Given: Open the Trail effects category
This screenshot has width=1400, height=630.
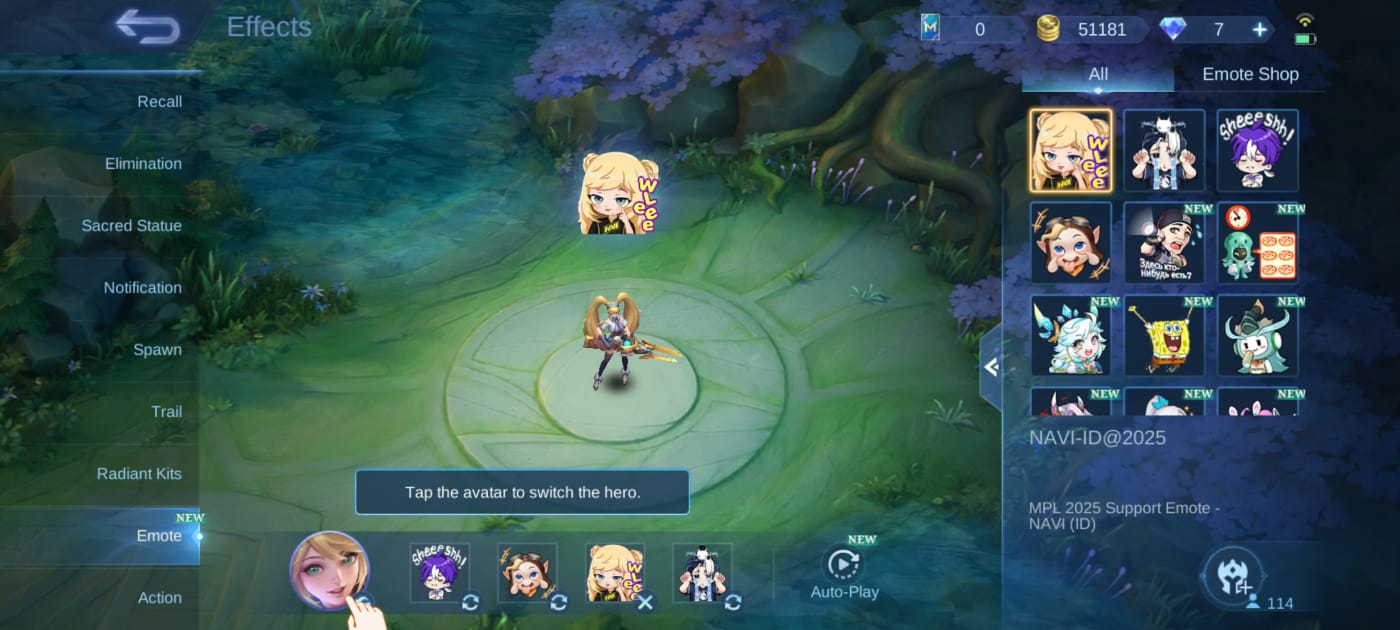Looking at the screenshot, I should 166,411.
